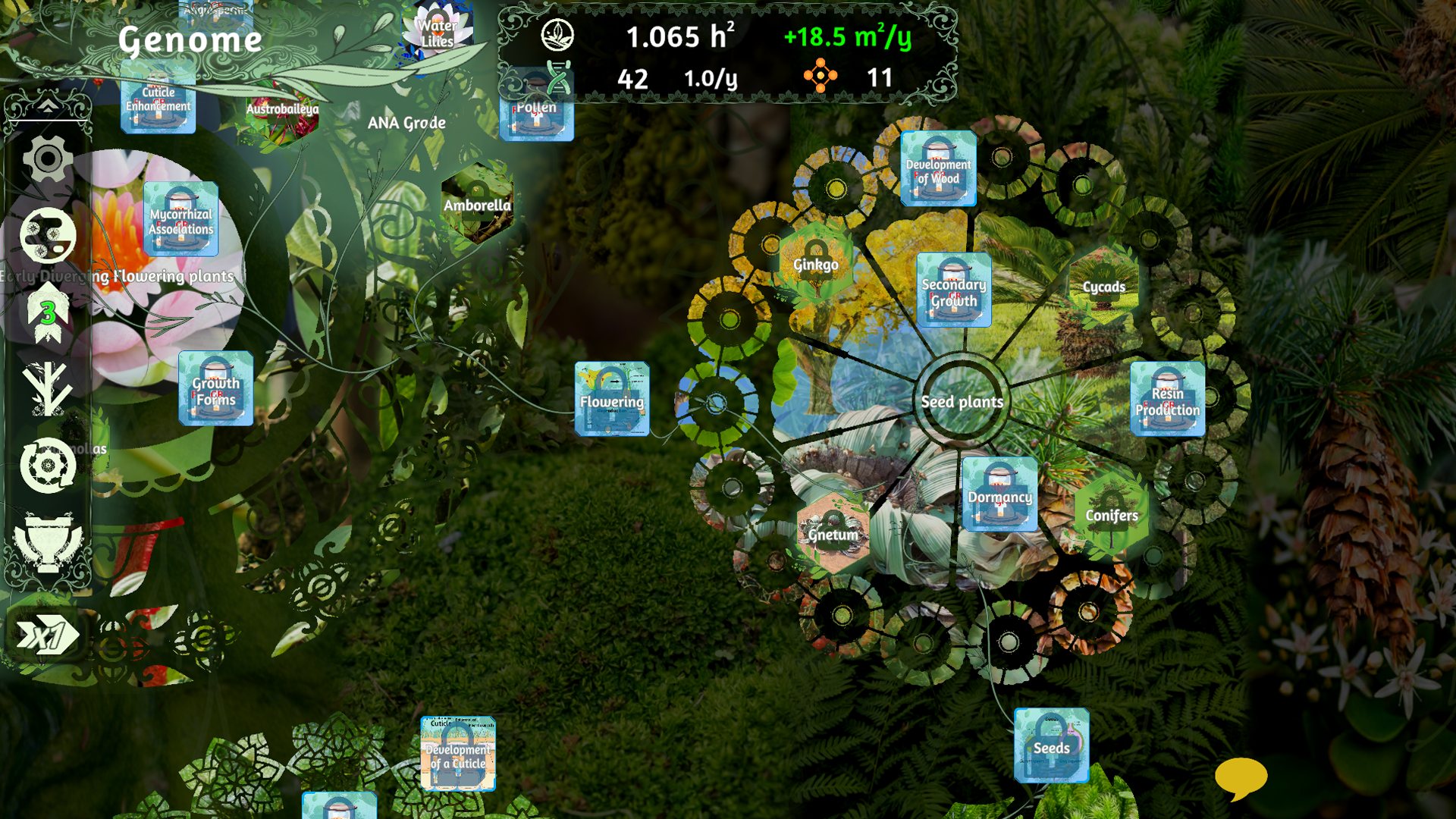Choose the Dormancy upgrade tile
The image size is (1456, 819).
999,494
